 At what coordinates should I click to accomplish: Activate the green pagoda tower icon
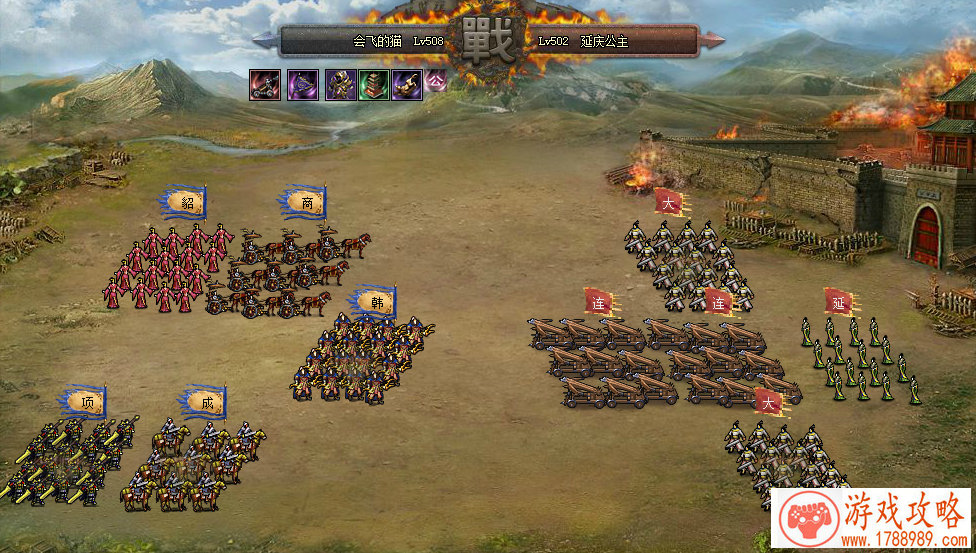tap(374, 85)
